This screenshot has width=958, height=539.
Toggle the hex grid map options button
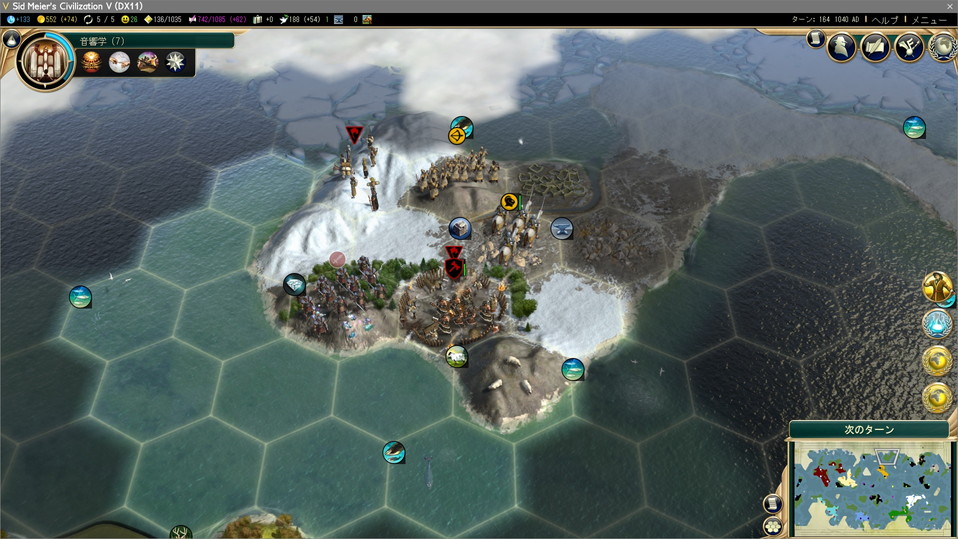click(x=772, y=525)
